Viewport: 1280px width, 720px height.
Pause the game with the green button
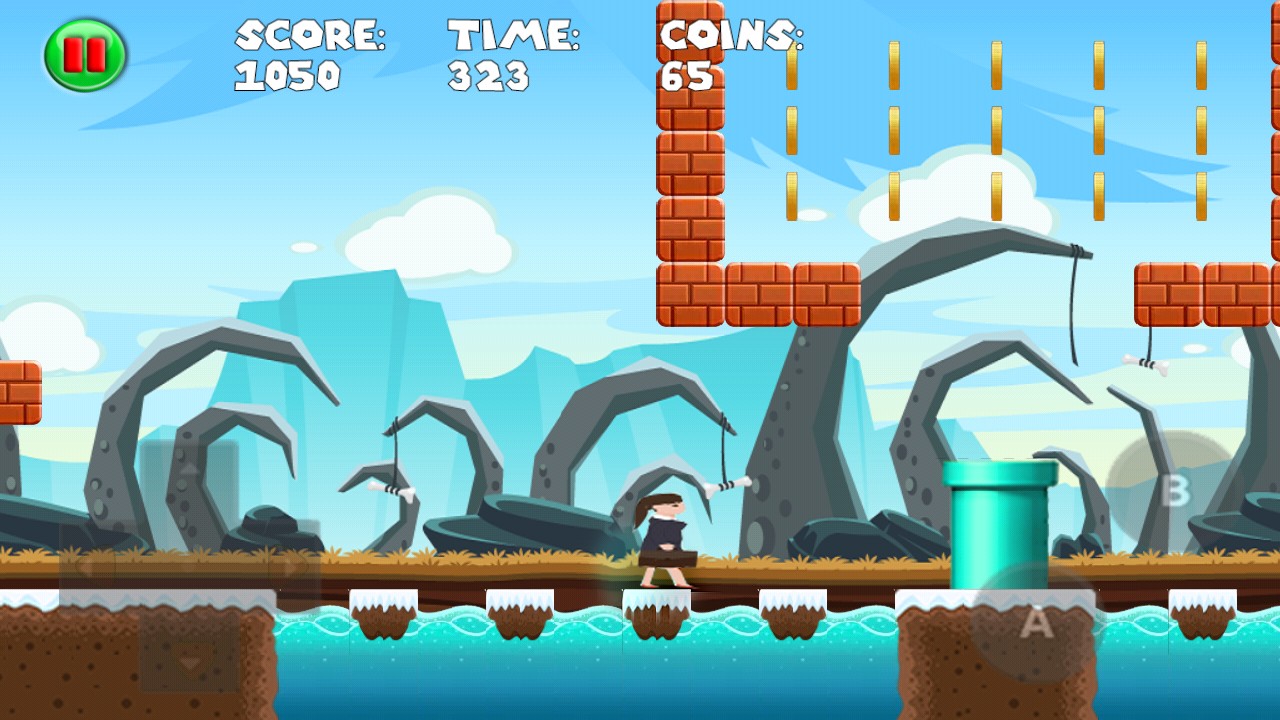[85, 55]
